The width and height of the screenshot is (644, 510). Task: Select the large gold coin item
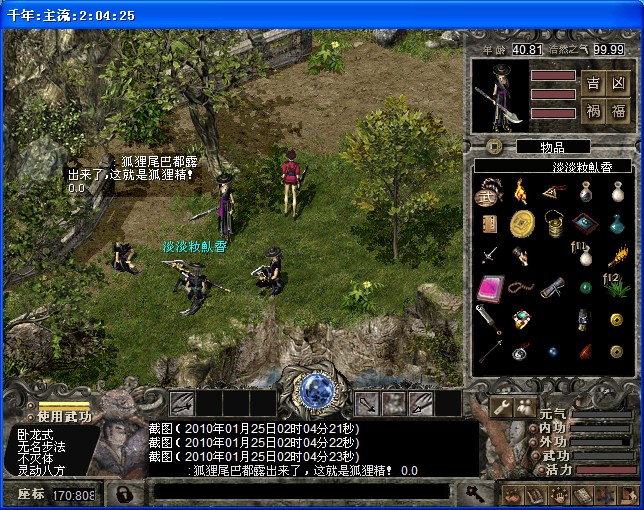tap(521, 222)
